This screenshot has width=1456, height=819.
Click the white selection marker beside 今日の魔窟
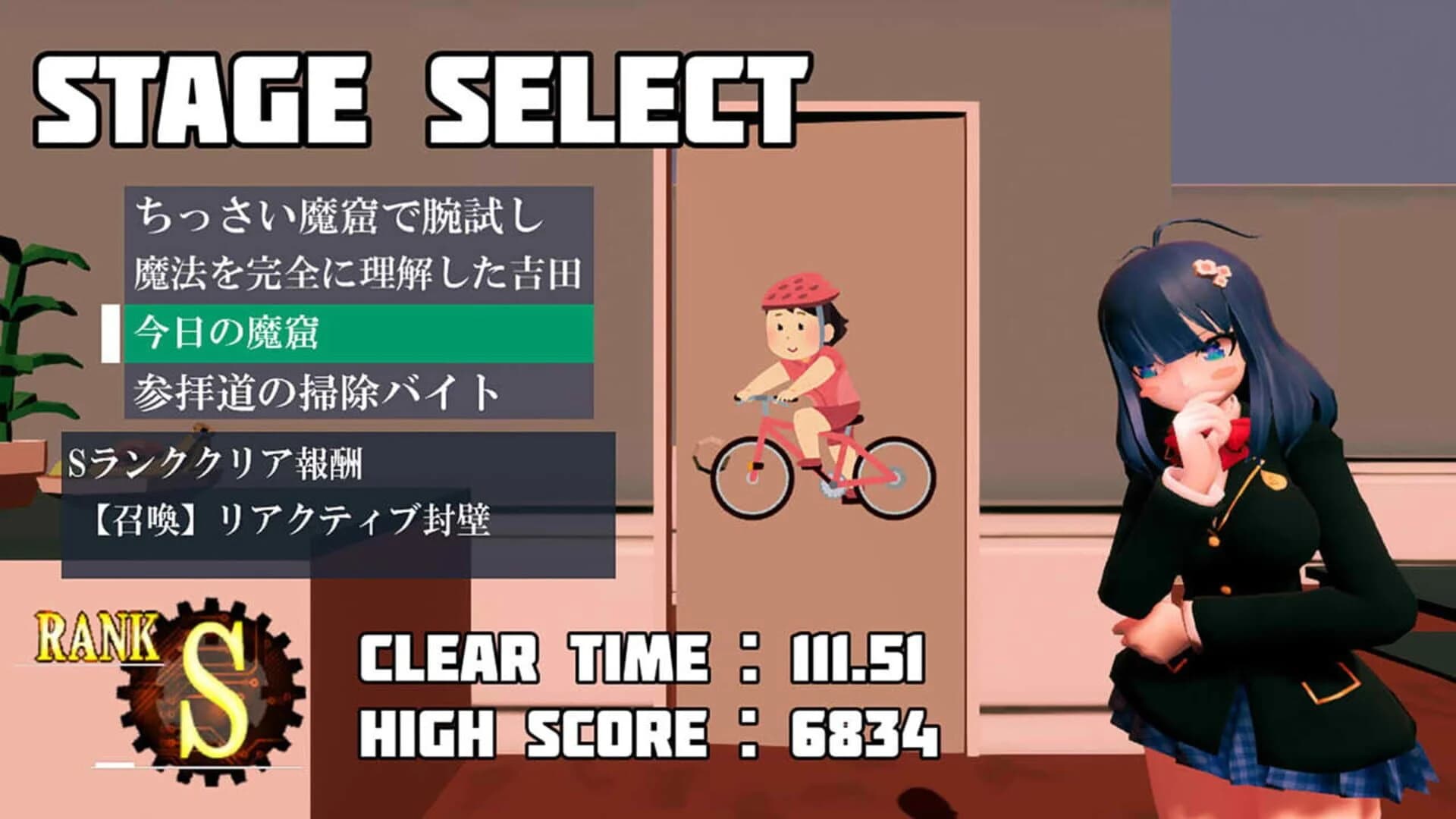pyautogui.click(x=110, y=331)
